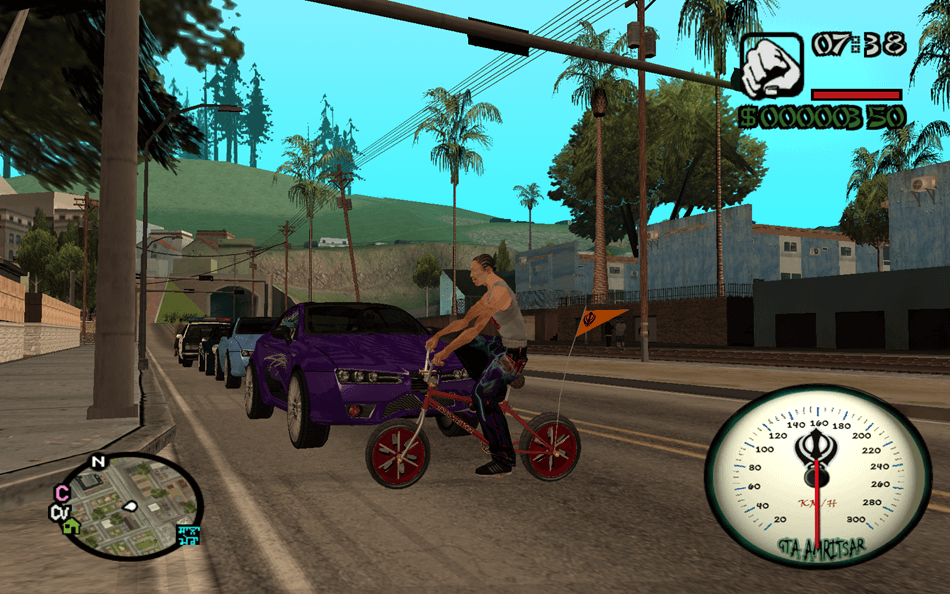950x594 pixels.
Task: Open the circular radar minimap
Action: pos(128,506)
